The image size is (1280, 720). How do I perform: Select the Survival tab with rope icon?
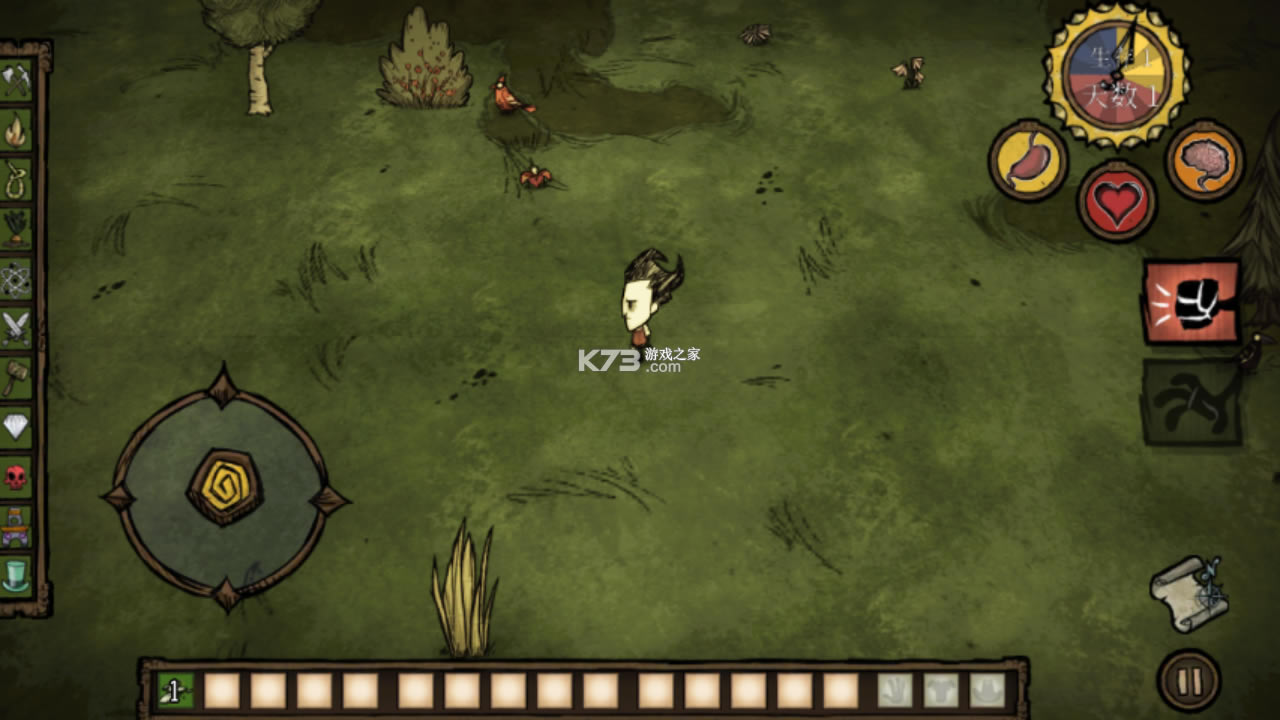click(16, 179)
